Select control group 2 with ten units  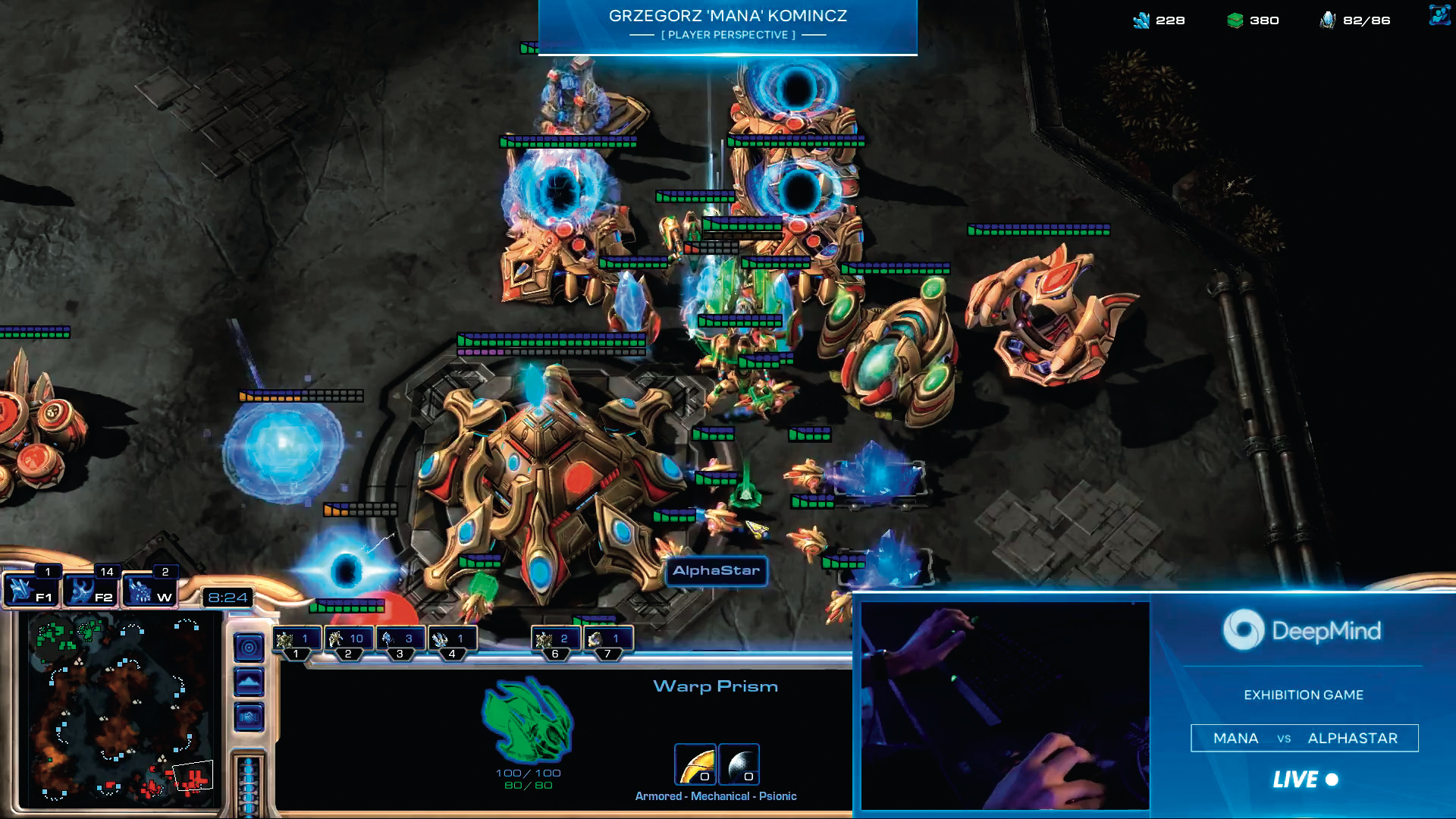[348, 641]
